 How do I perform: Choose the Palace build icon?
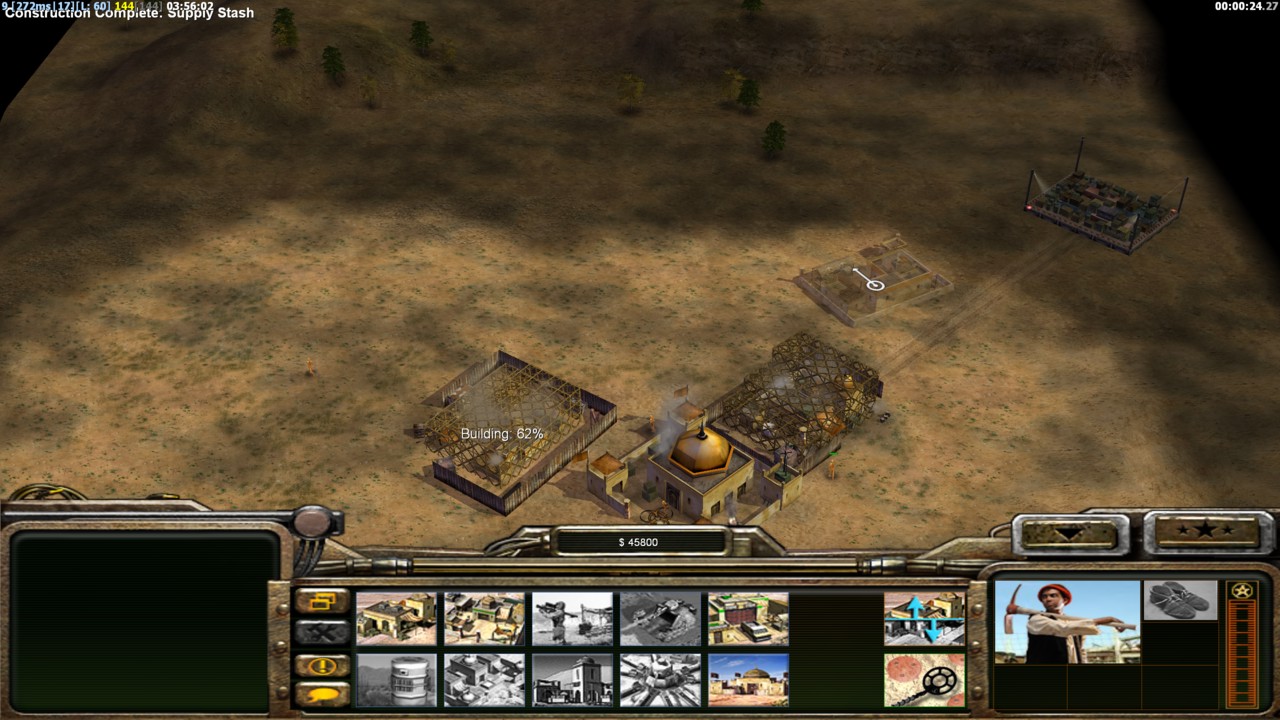click(484, 680)
